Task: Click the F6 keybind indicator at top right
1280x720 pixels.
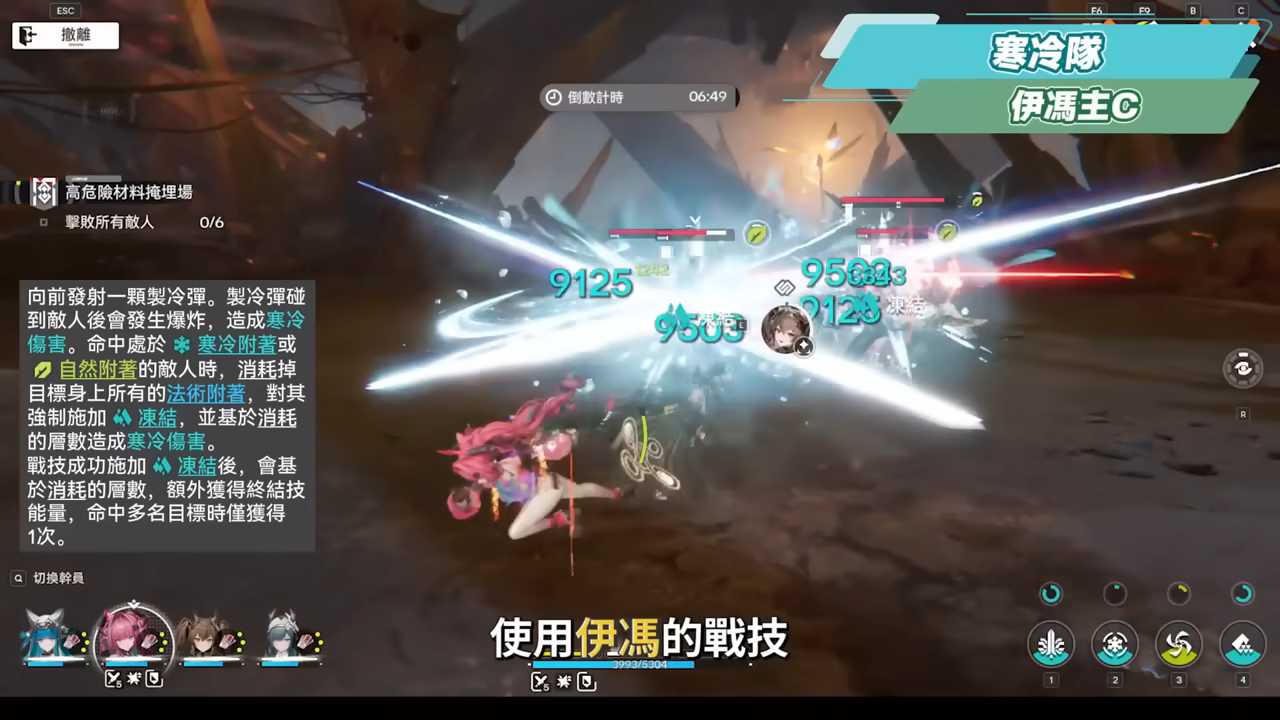Action: pos(1096,12)
